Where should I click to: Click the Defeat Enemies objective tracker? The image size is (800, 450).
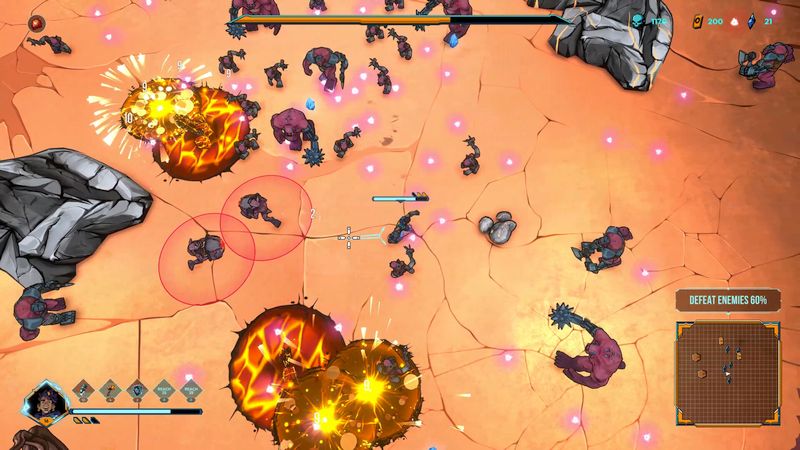pyautogui.click(x=727, y=300)
